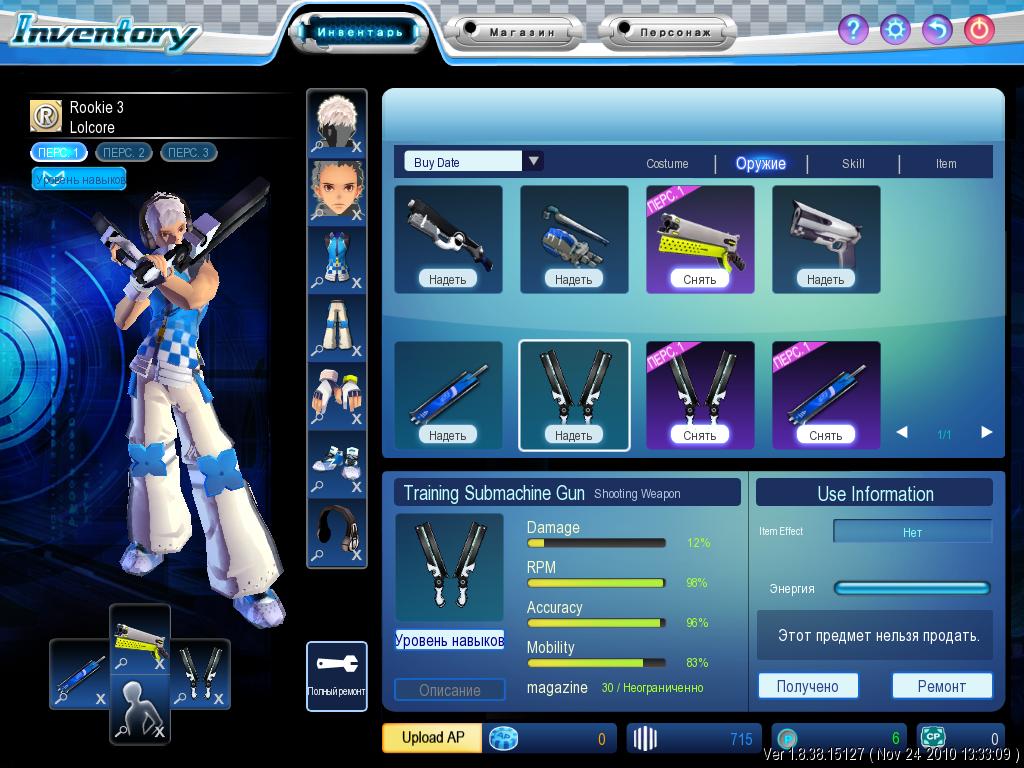
Task: Click the Получено button
Action: [x=807, y=686]
